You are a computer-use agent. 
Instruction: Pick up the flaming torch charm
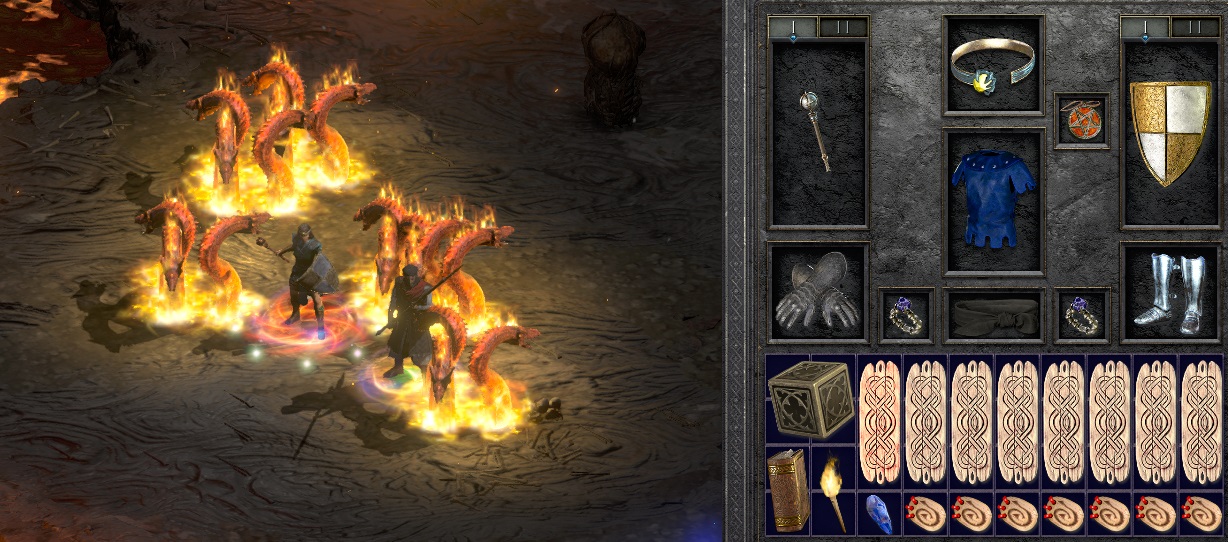click(833, 490)
